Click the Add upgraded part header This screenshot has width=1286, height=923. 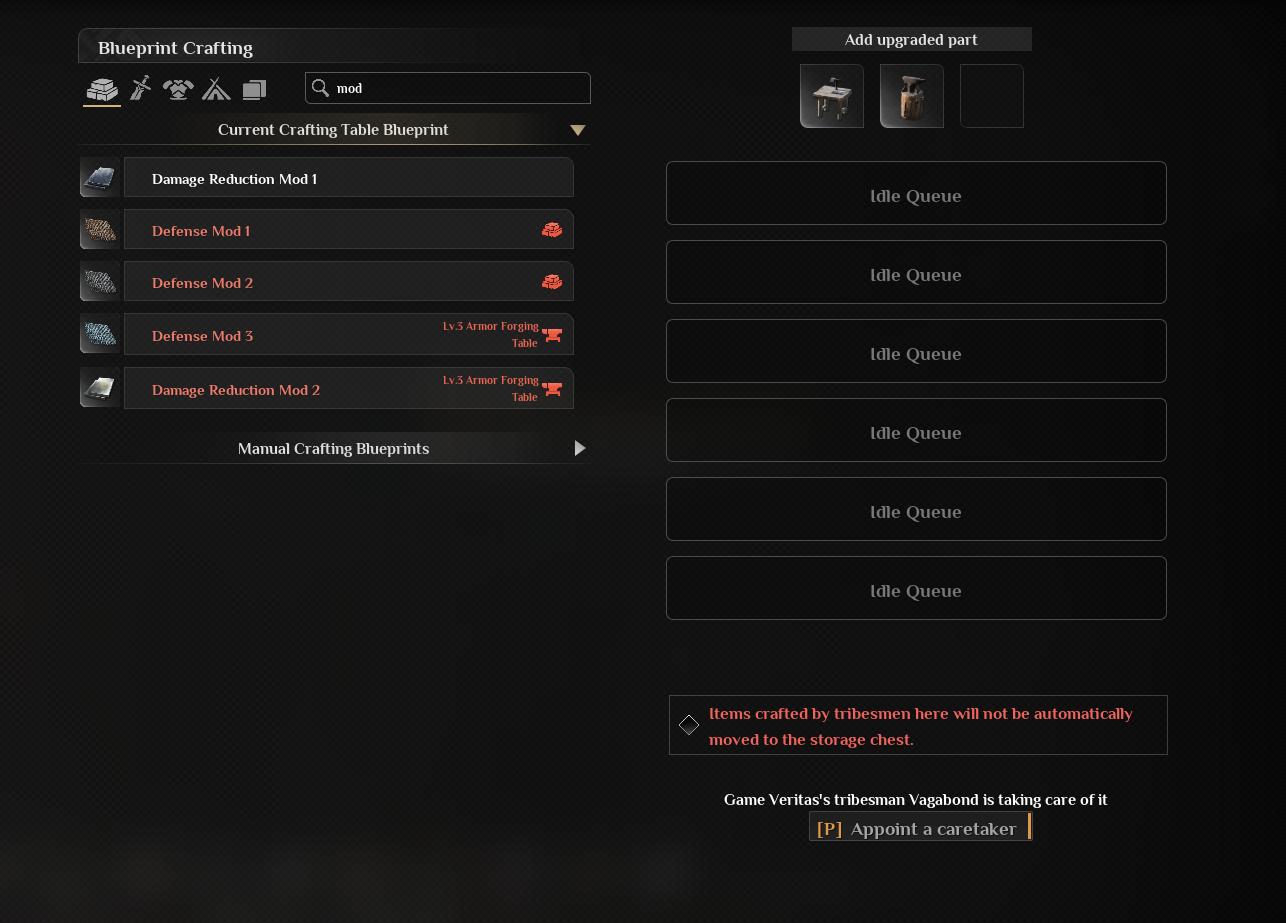(x=911, y=39)
